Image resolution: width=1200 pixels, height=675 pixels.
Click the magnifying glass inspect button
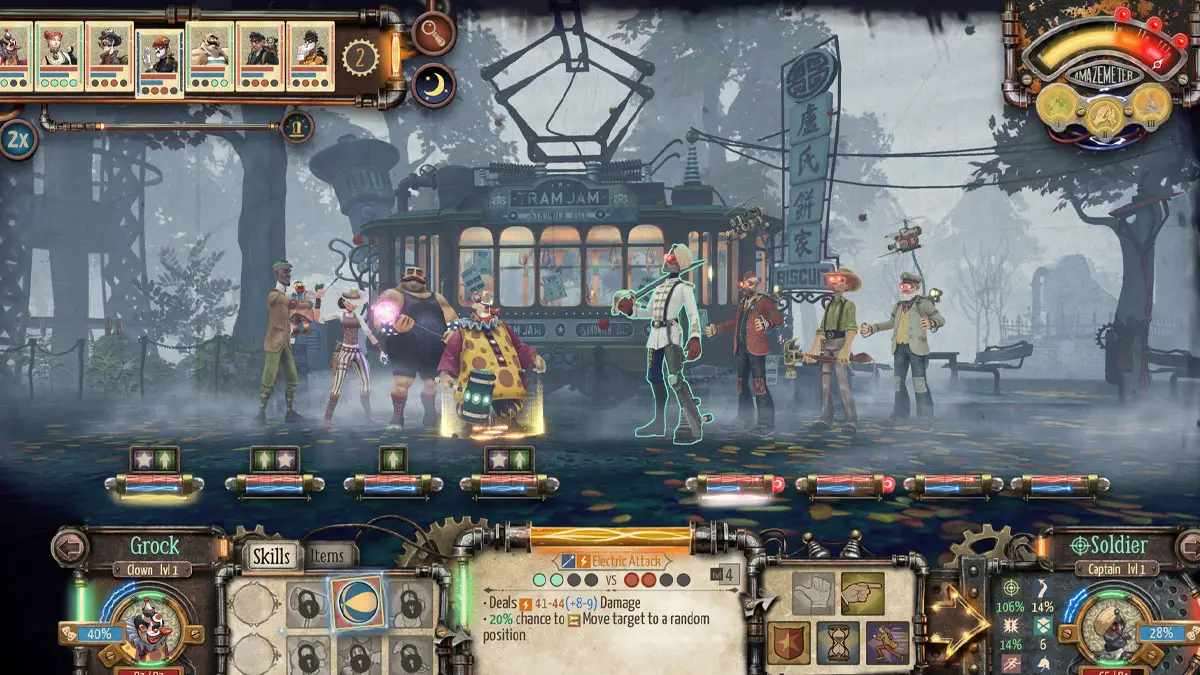[x=433, y=34]
